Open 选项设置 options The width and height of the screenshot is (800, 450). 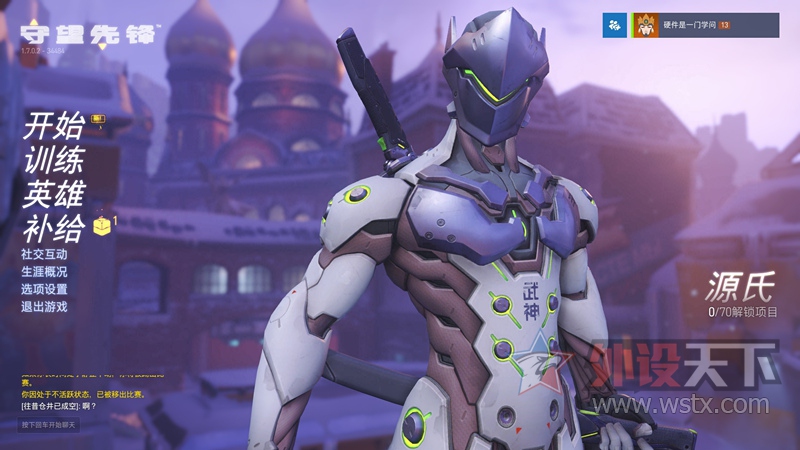tap(44, 289)
